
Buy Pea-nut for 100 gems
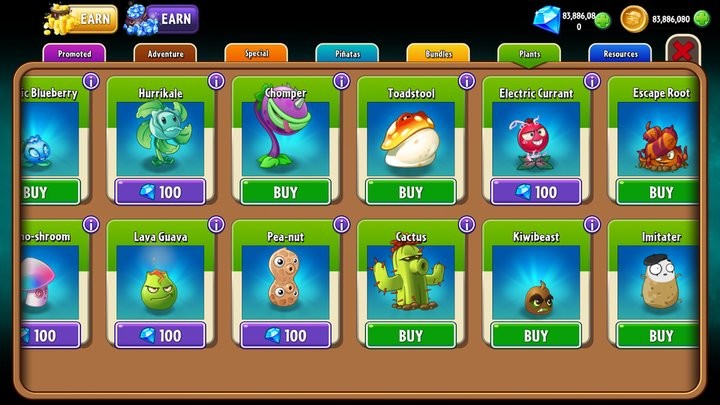coord(285,335)
